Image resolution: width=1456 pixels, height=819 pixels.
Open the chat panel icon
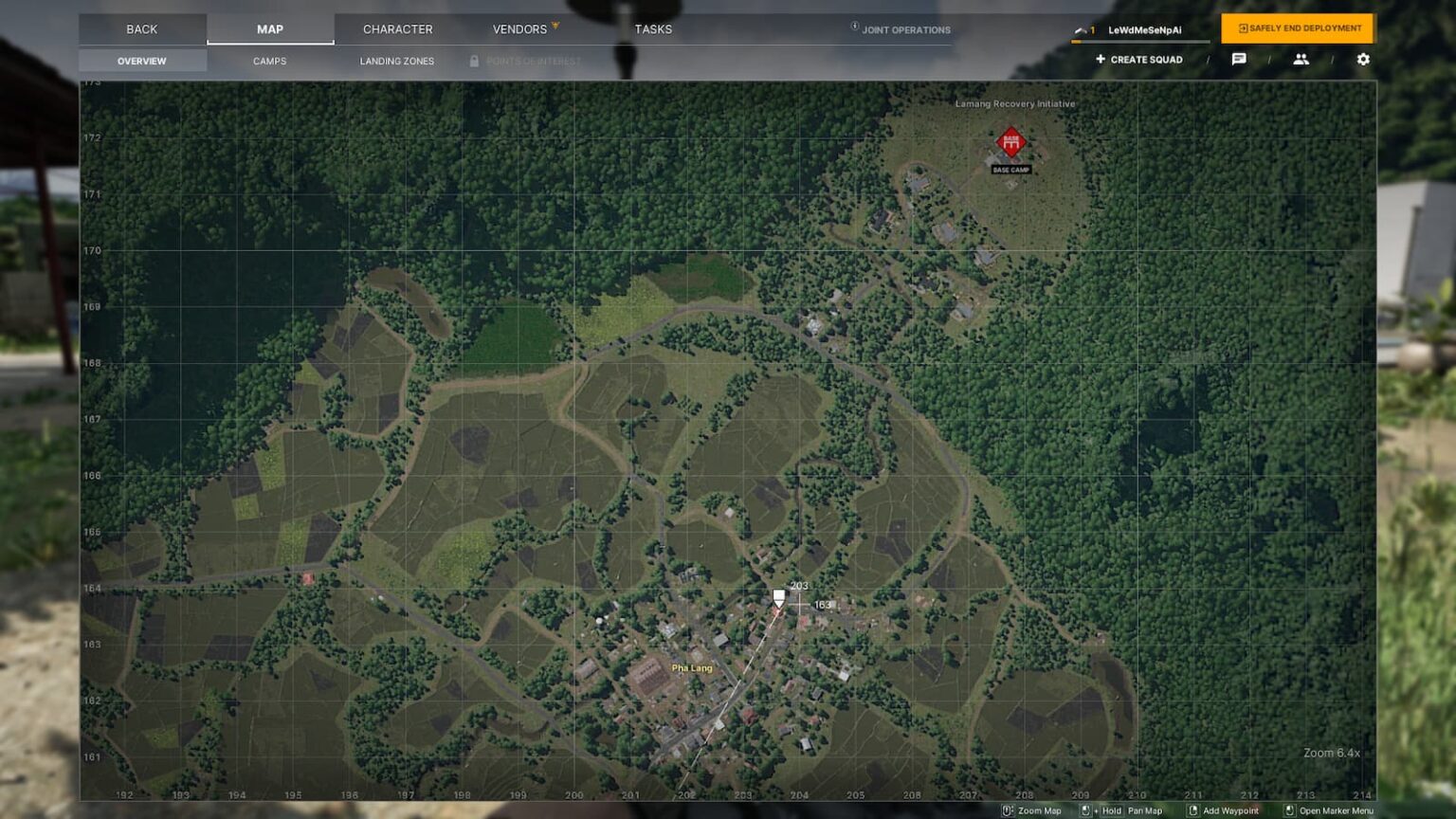click(x=1239, y=59)
